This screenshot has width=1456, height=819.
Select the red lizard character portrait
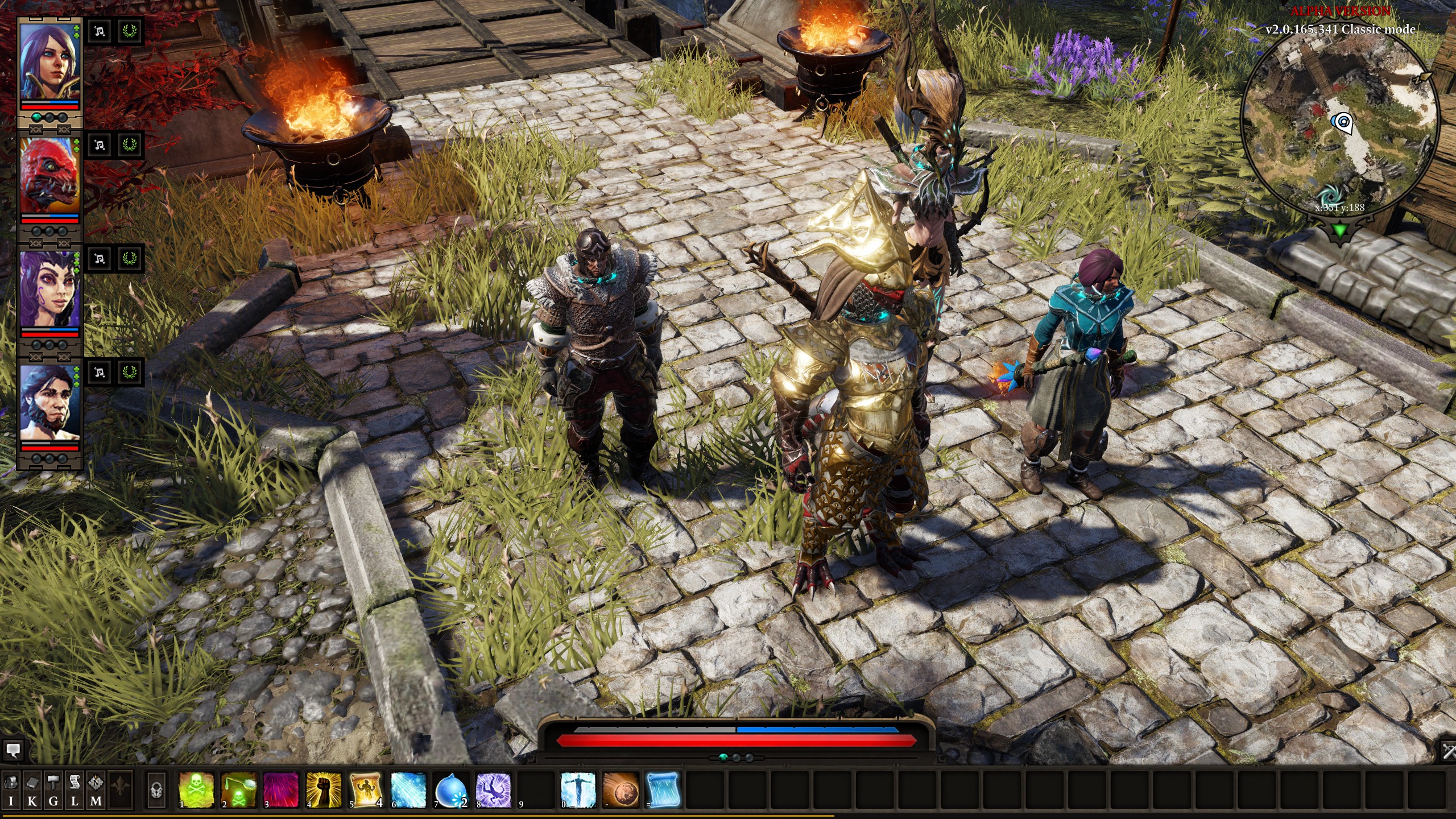[x=49, y=176]
